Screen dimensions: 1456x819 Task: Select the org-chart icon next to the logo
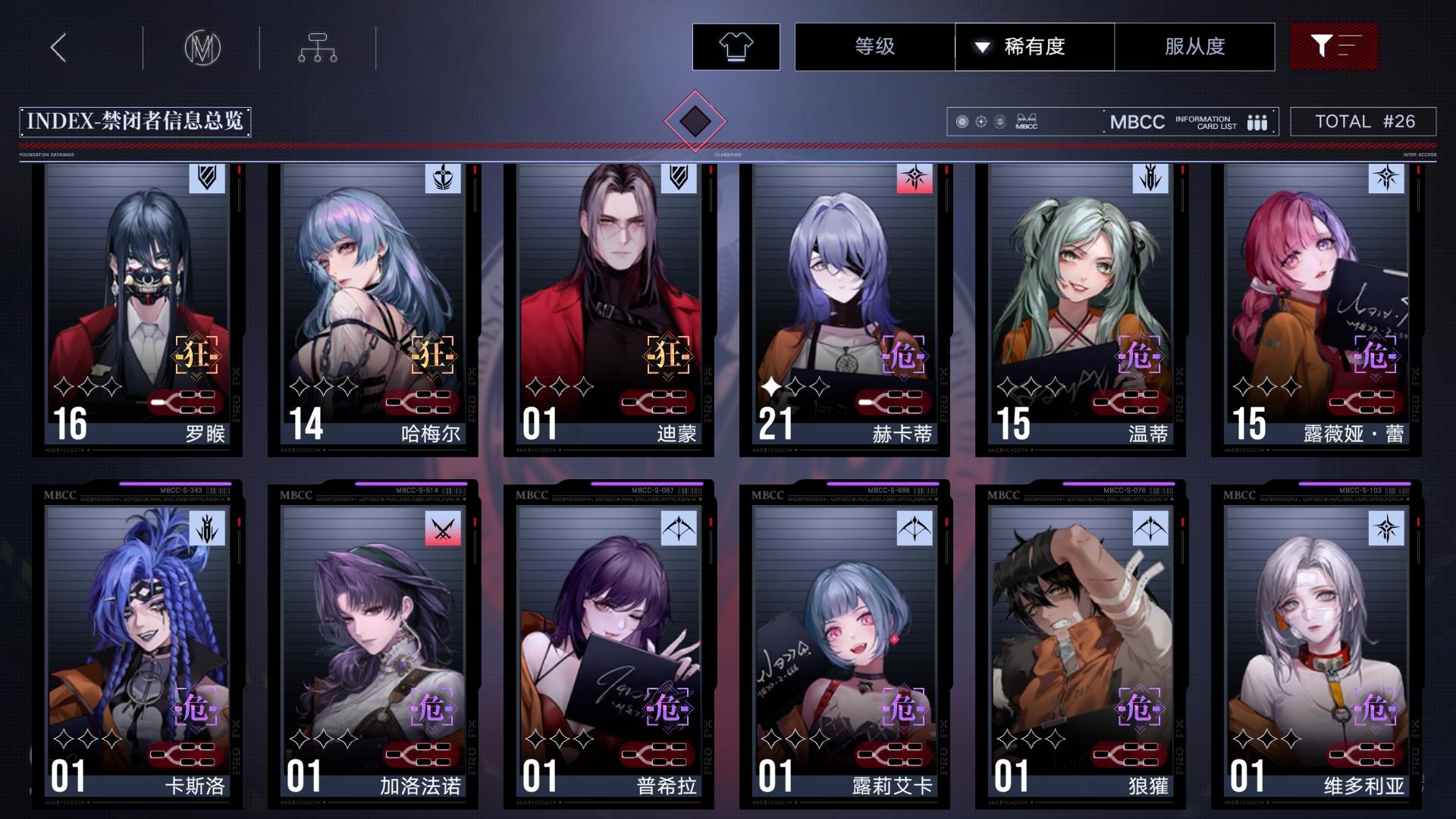point(317,46)
